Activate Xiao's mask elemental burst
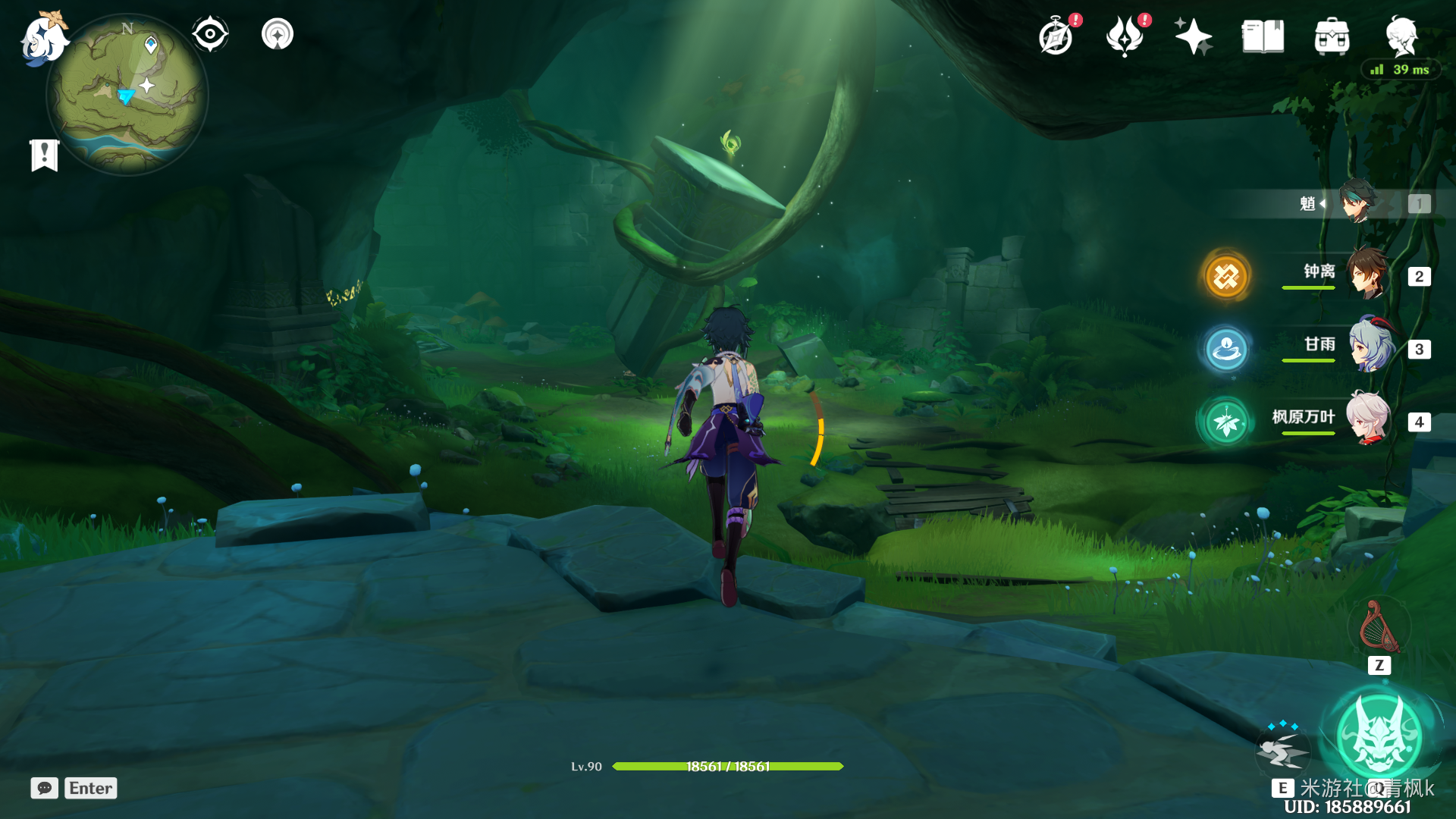Image resolution: width=1456 pixels, height=819 pixels. click(1378, 736)
